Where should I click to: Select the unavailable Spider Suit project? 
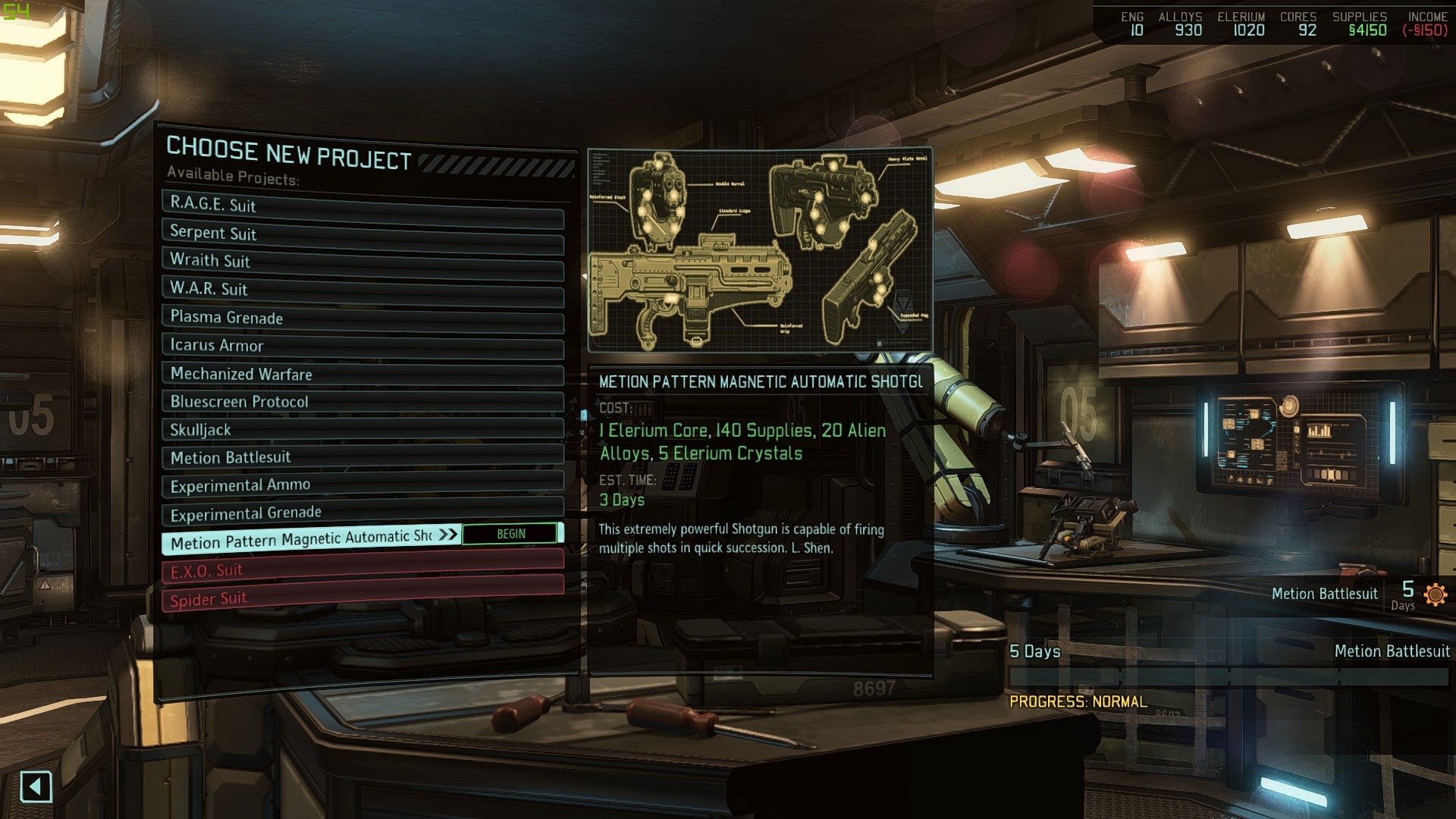362,598
